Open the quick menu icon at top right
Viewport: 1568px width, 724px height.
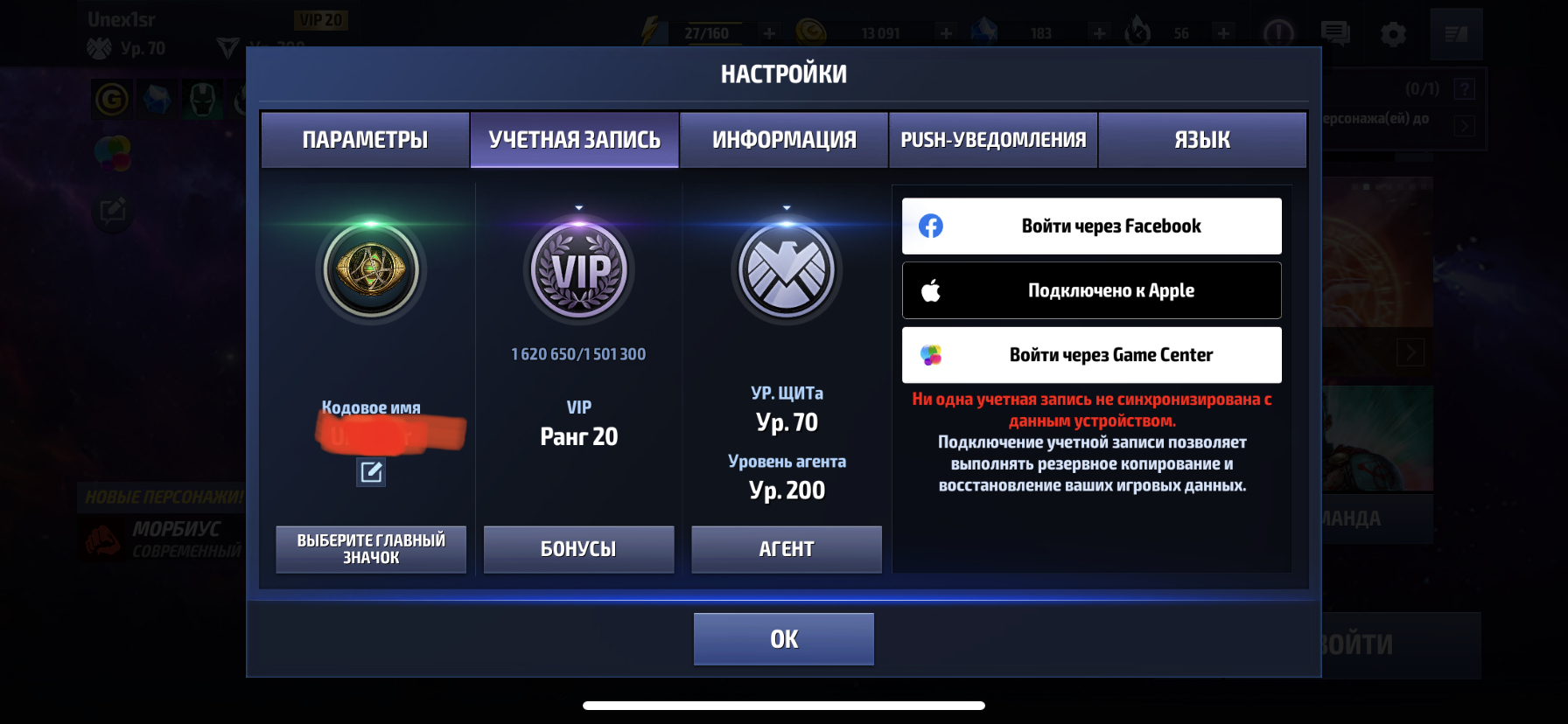1455,33
